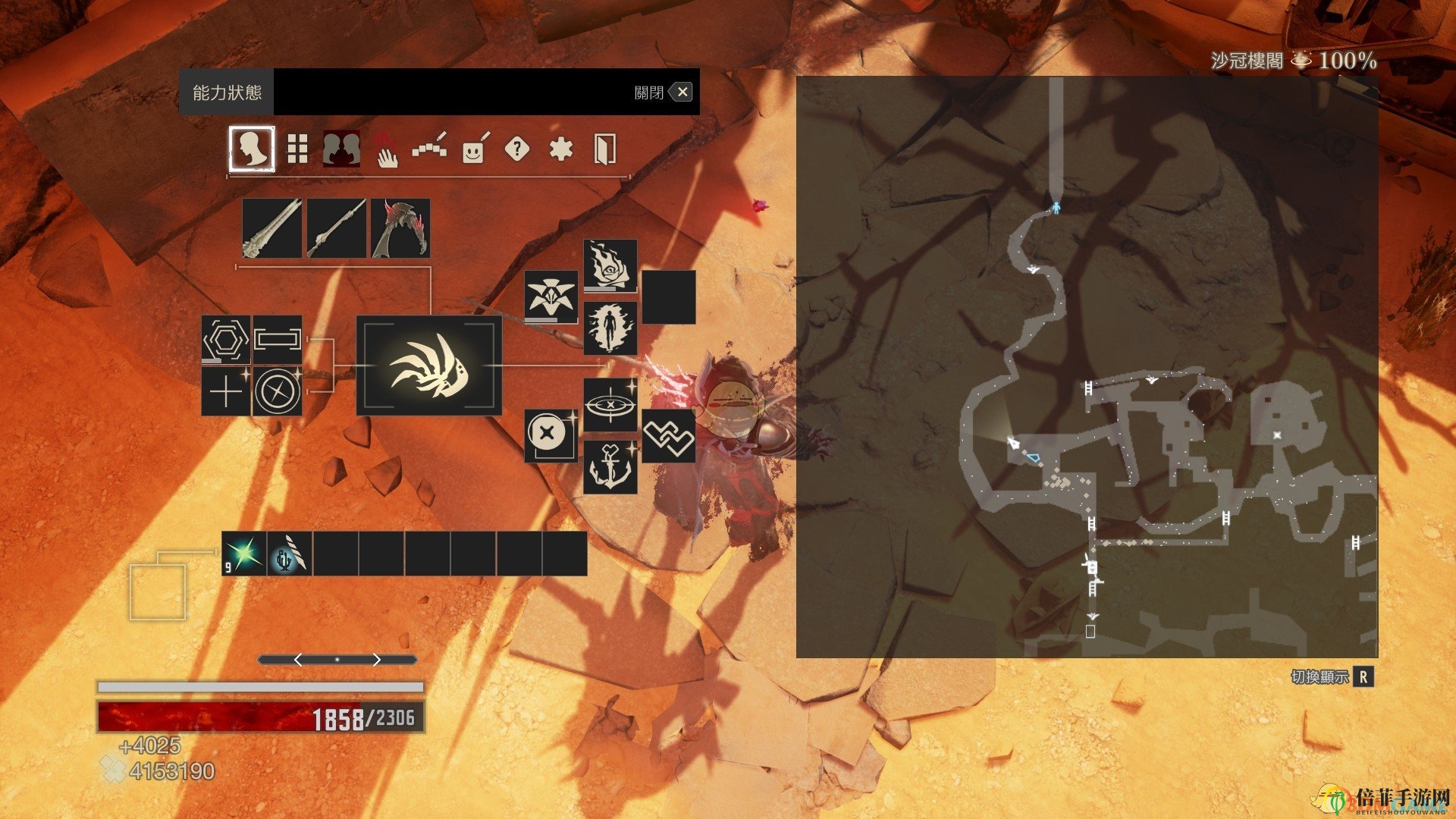Open the hand gesture tab
This screenshot has width=1456, height=819.
point(387,149)
